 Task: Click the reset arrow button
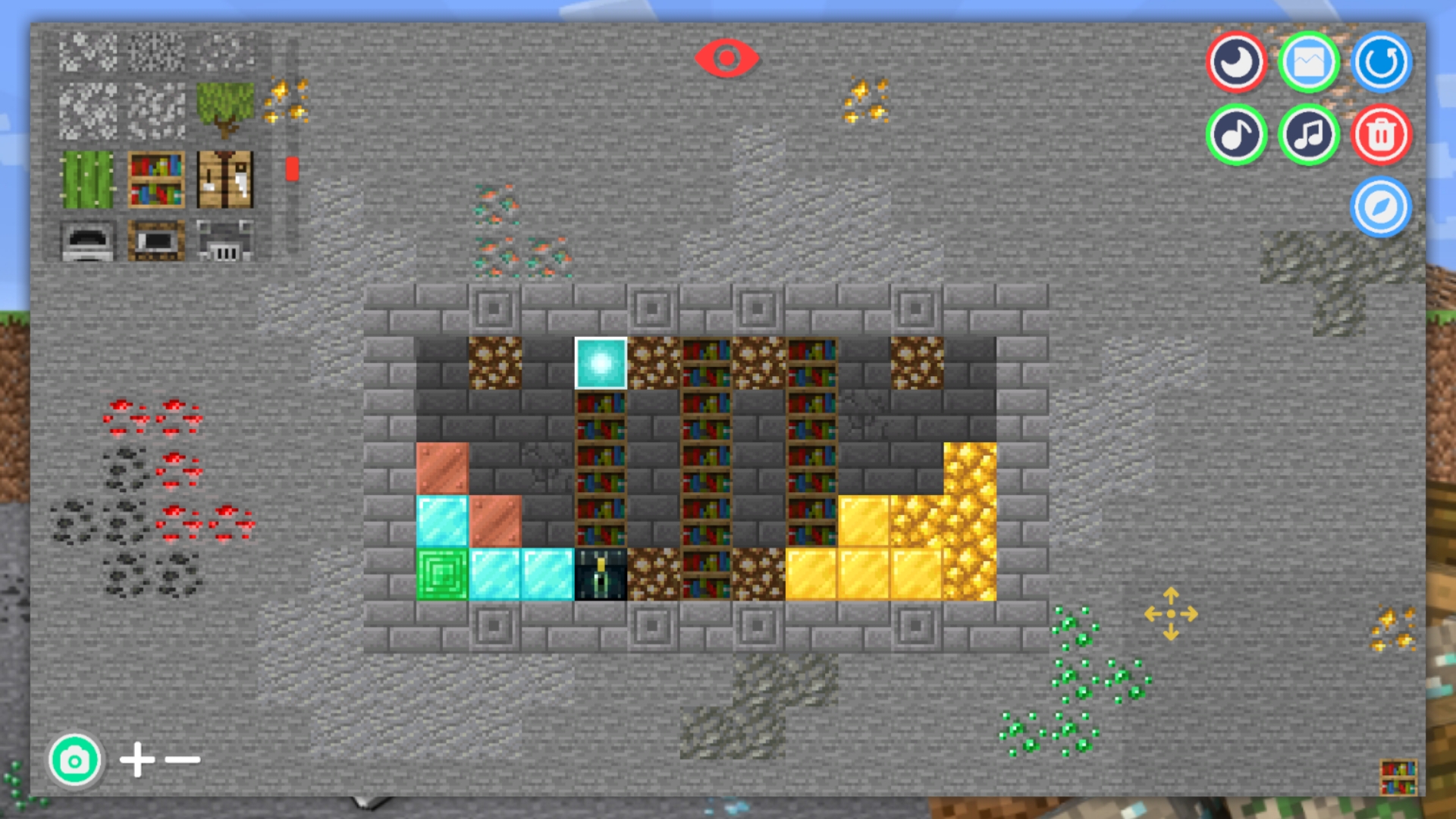(1381, 64)
